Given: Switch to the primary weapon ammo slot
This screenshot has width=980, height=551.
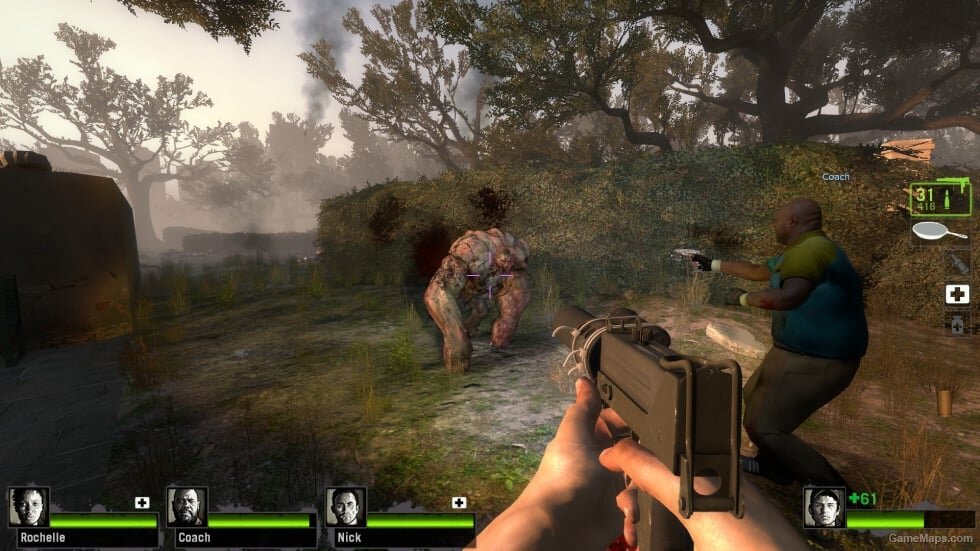Looking at the screenshot, I should [939, 199].
